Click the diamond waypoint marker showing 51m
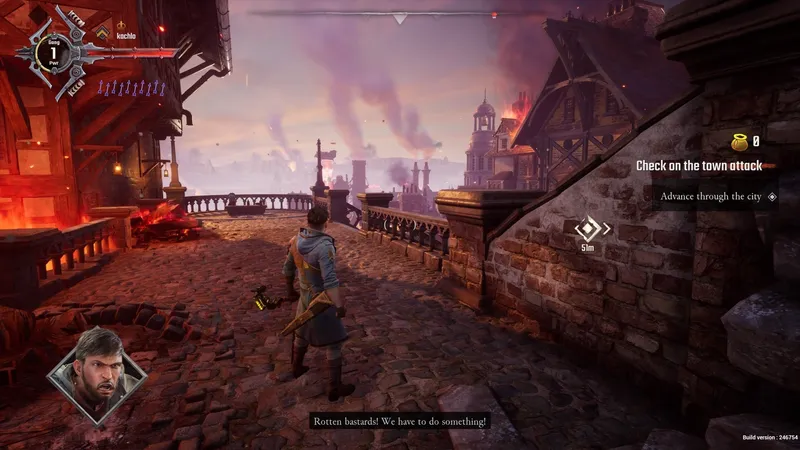 point(587,229)
